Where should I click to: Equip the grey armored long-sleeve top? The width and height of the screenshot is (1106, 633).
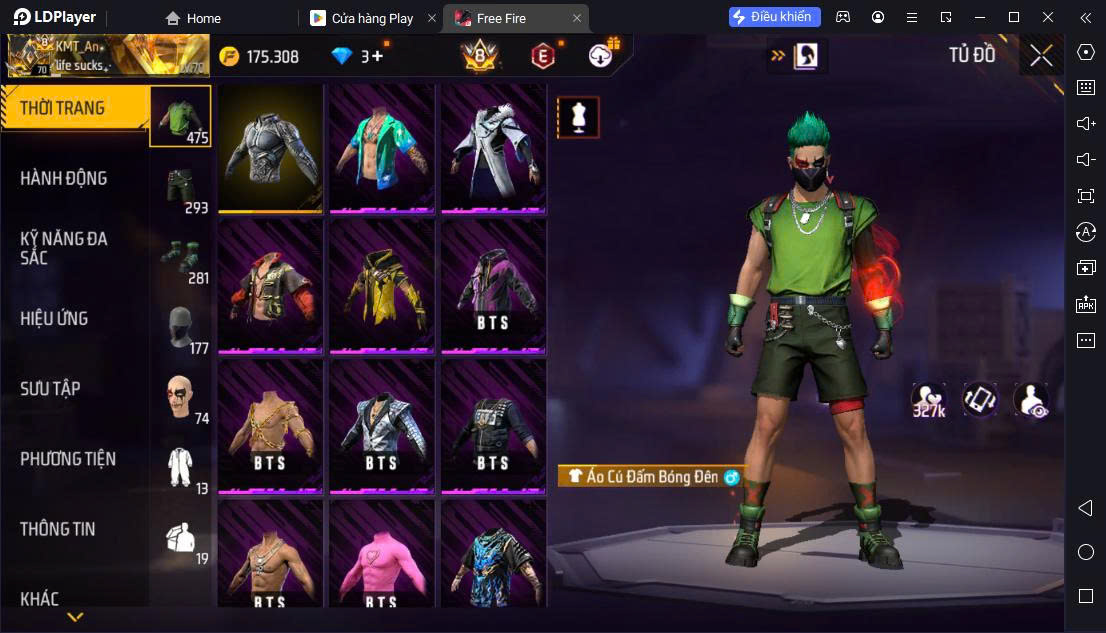270,148
